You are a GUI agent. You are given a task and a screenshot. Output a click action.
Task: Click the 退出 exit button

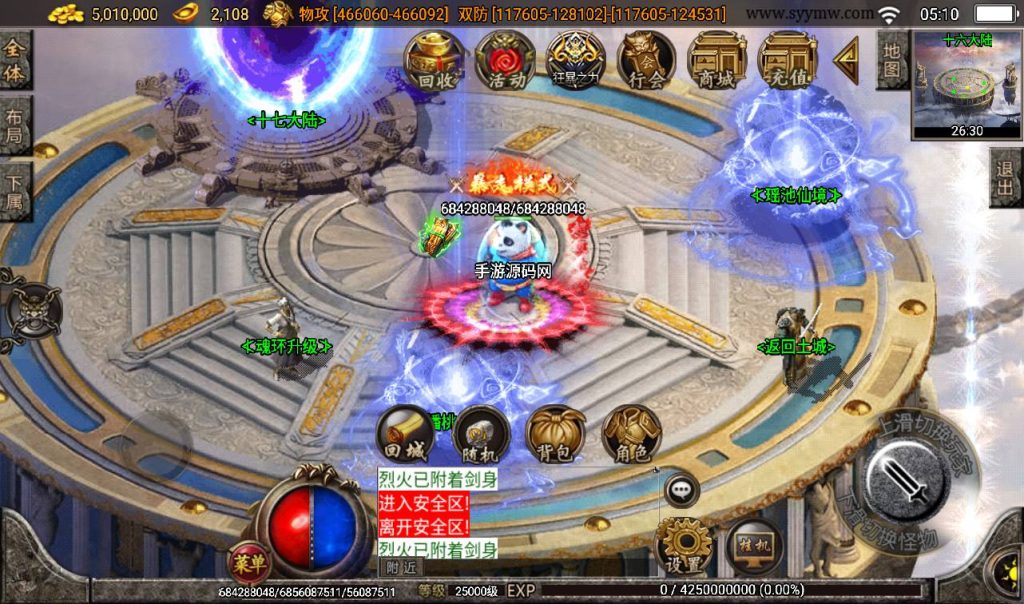1006,179
